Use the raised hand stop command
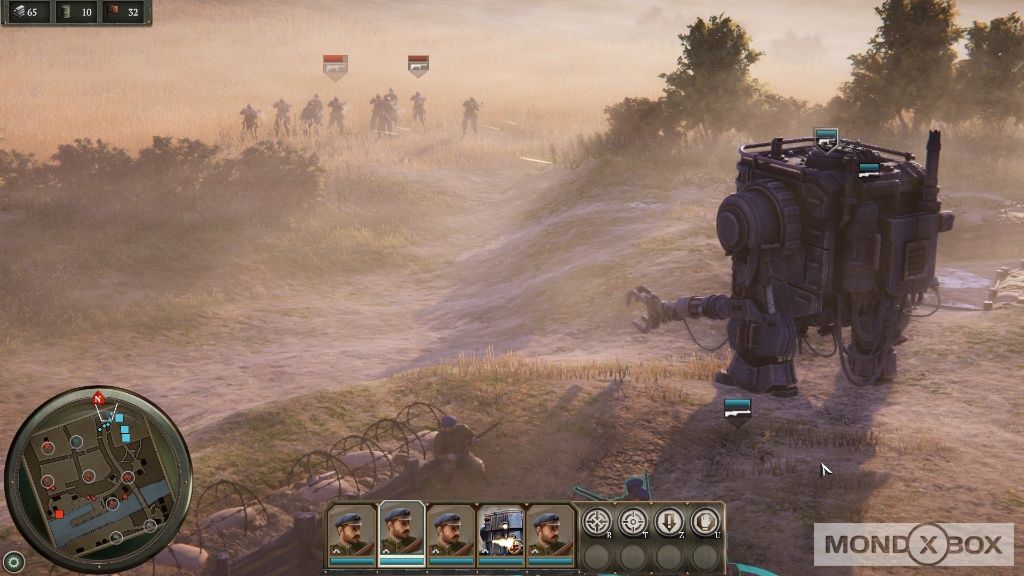Screen dimensions: 1024x576 coord(705,521)
